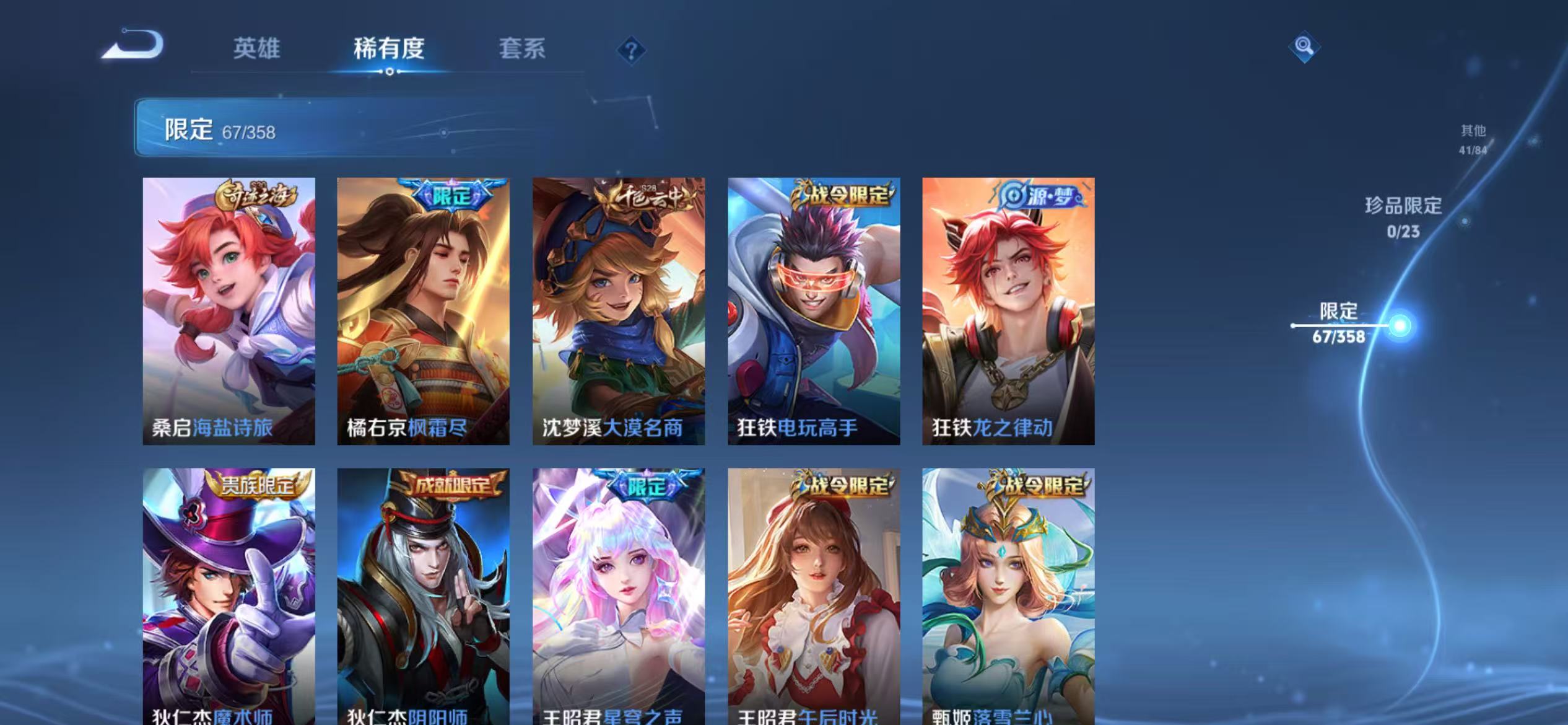Switch to the 套系 tab
Screen dimensions: 1568x725
[x=523, y=49]
